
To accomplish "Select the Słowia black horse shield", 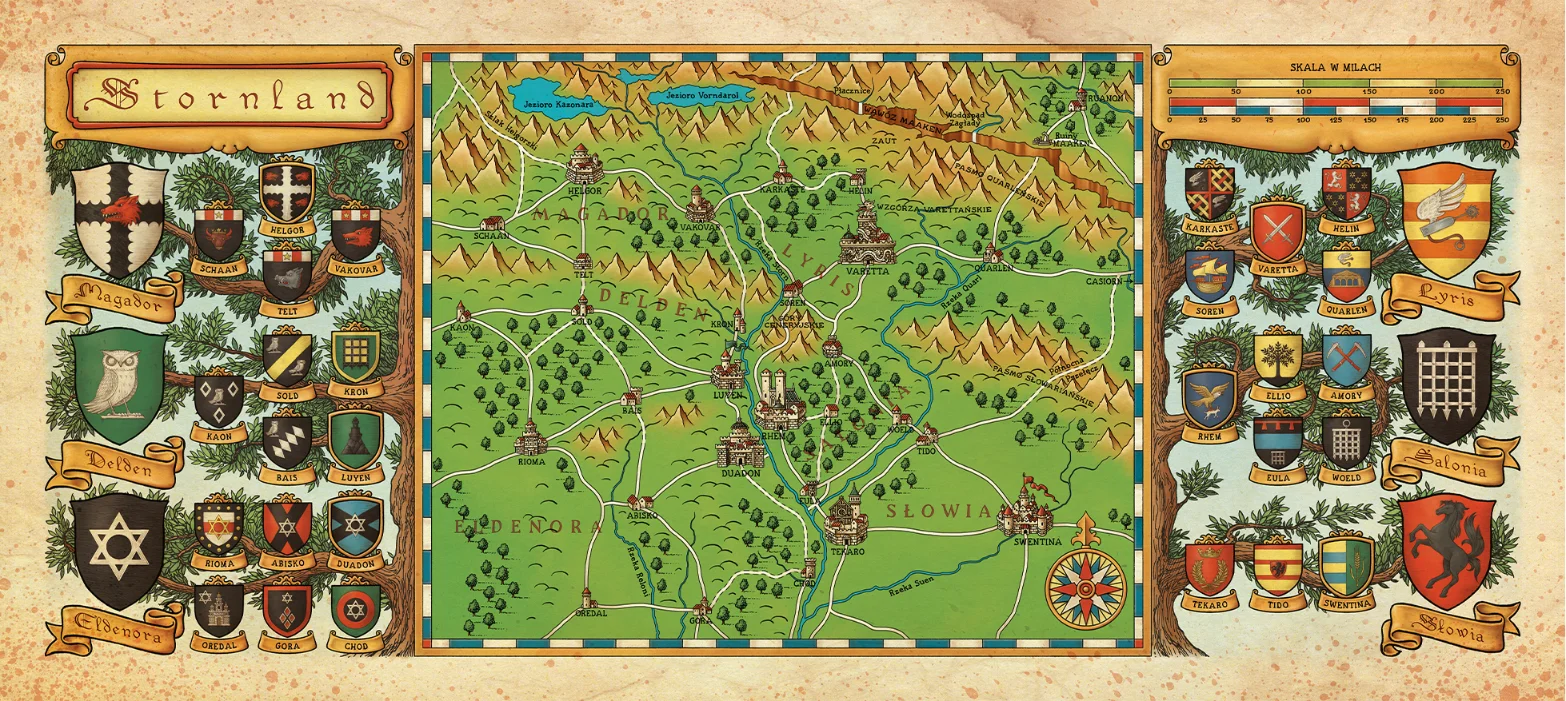I will click(x=1445, y=548).
